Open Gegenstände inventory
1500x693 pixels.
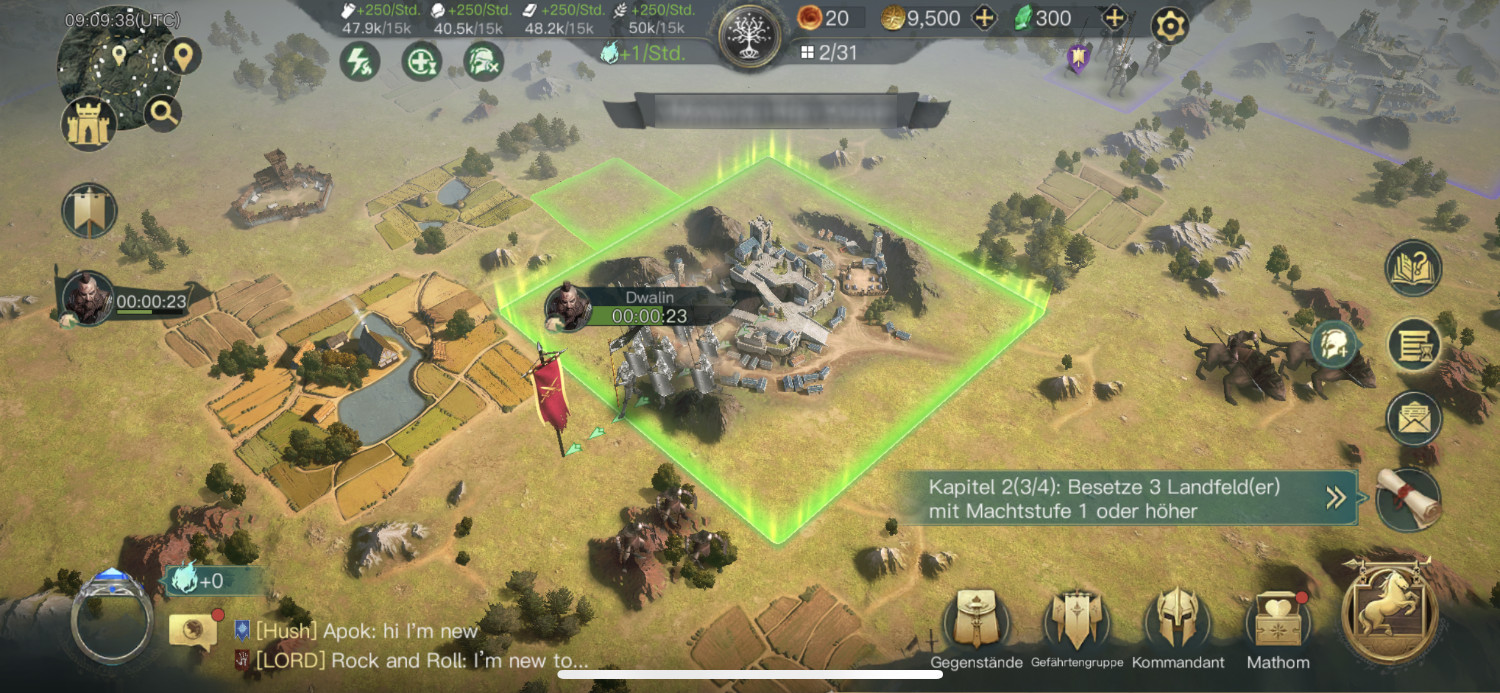pyautogui.click(x=976, y=620)
